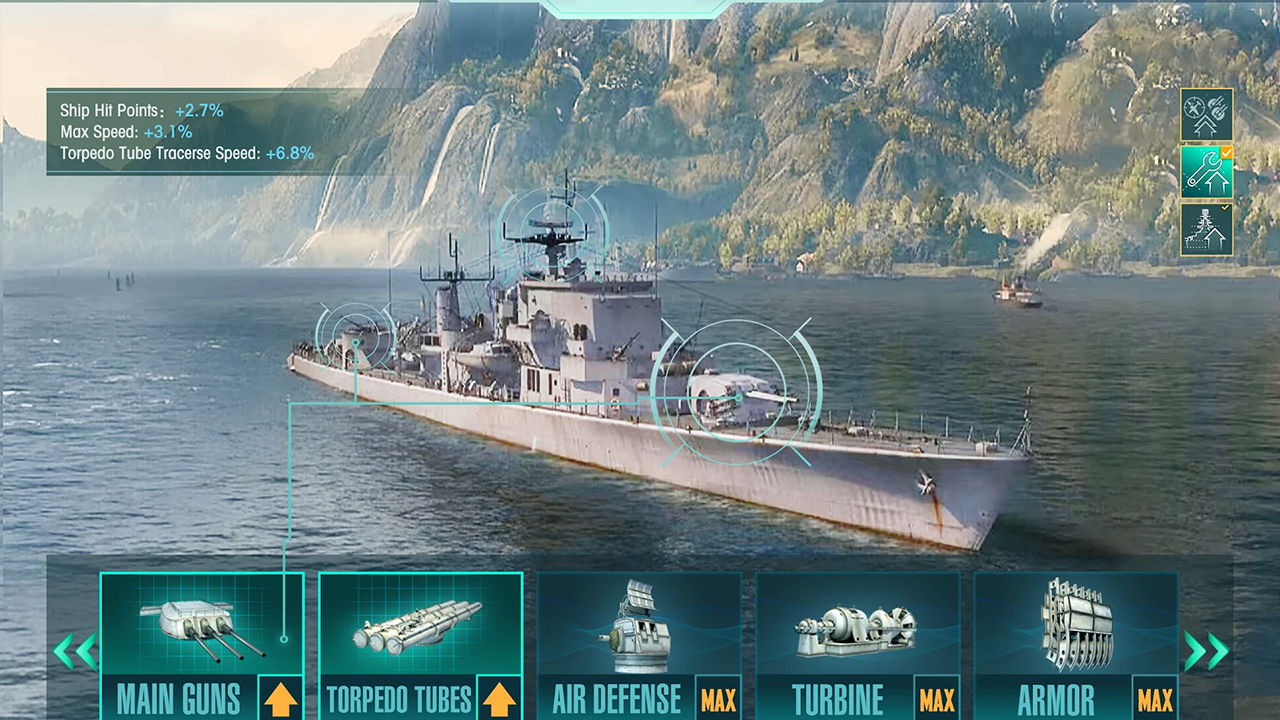Target the main gun turret reticle on the ship
This screenshot has height=720, width=1280.
355,340
